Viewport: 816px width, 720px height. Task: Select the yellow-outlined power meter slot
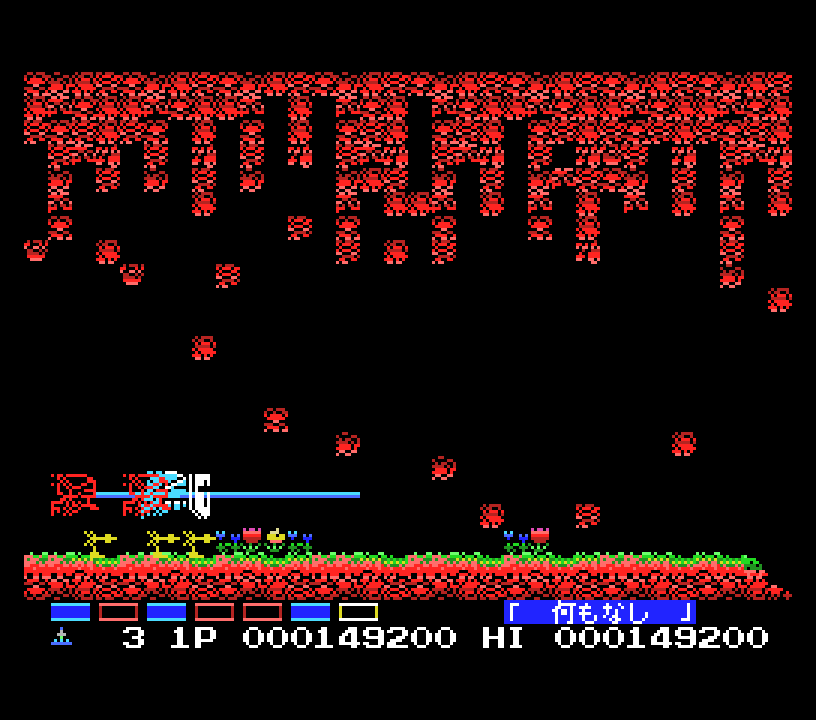[358, 612]
